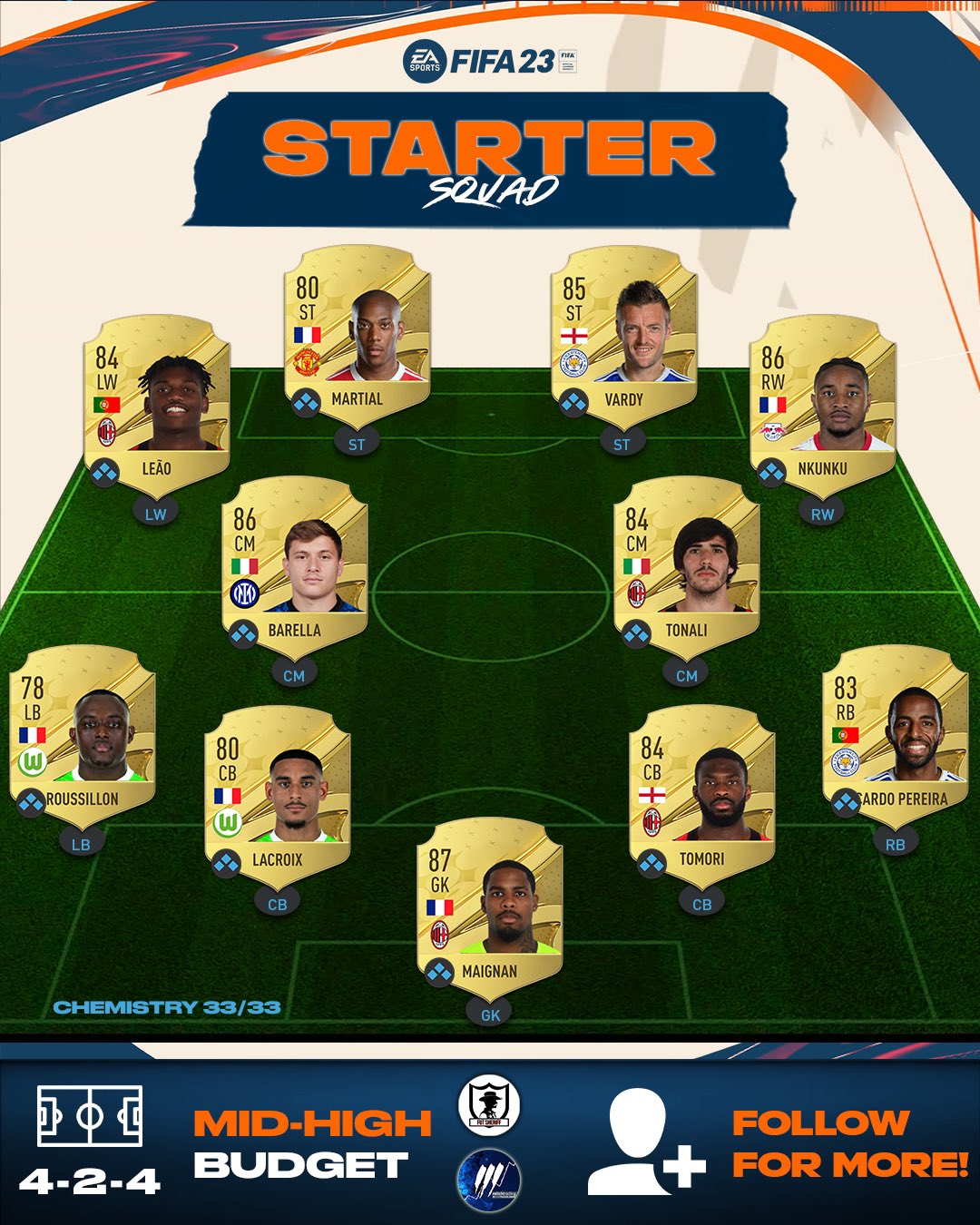
Task: Click the follow user plus icon
Action: pos(645,1142)
